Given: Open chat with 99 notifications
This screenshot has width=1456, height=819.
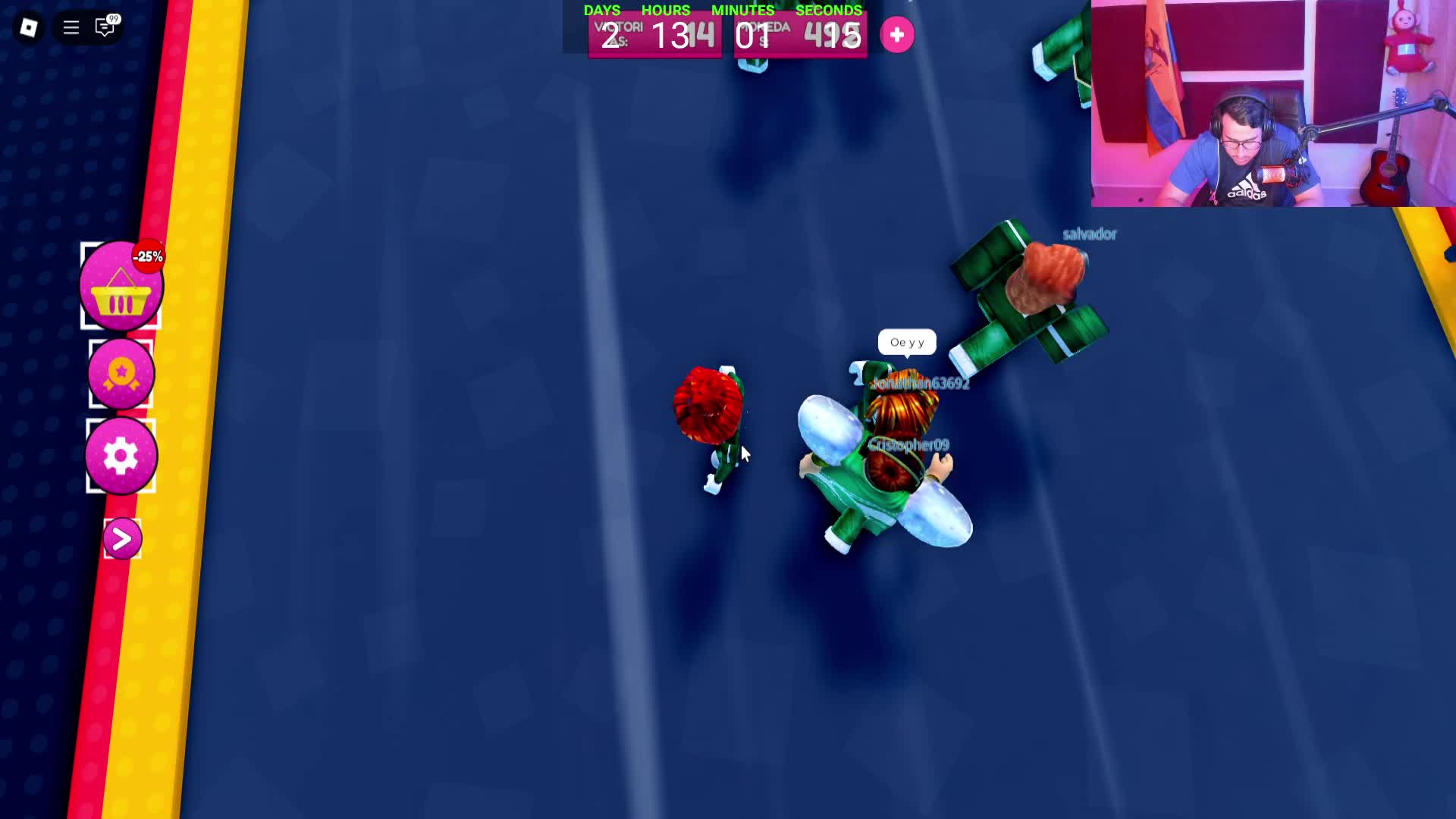Looking at the screenshot, I should (x=103, y=27).
